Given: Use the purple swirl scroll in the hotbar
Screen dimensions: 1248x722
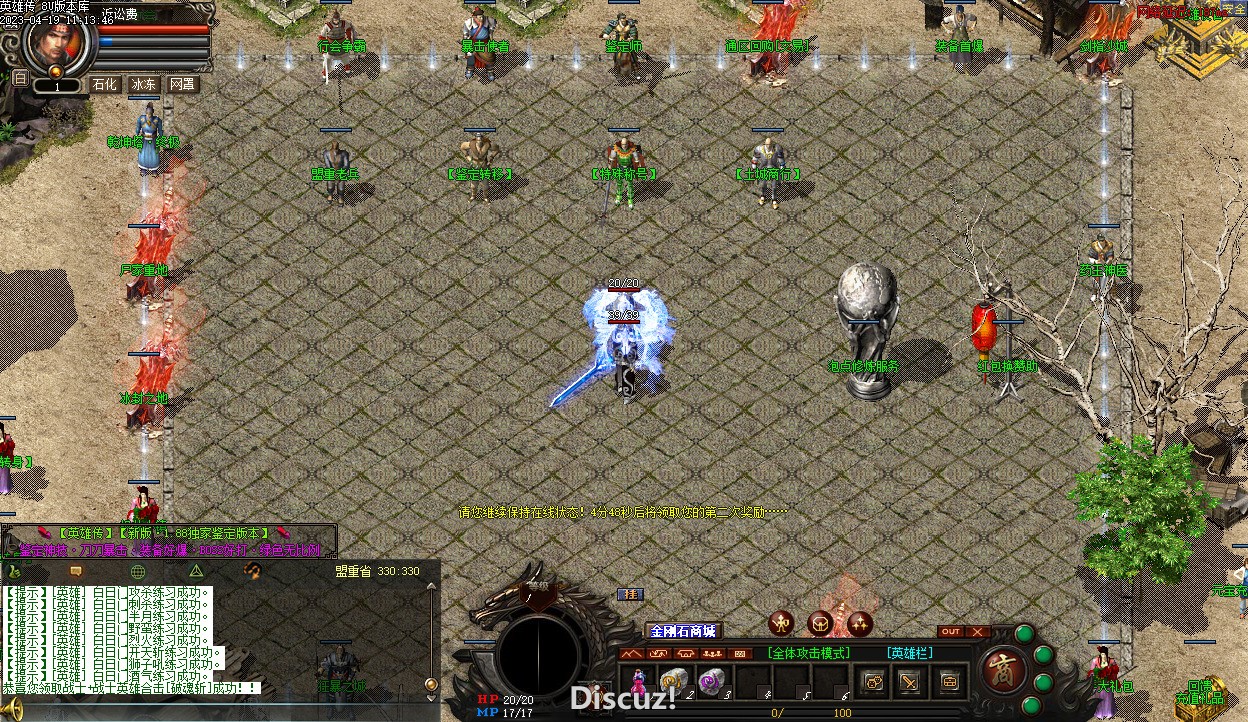Looking at the screenshot, I should coord(712,680).
